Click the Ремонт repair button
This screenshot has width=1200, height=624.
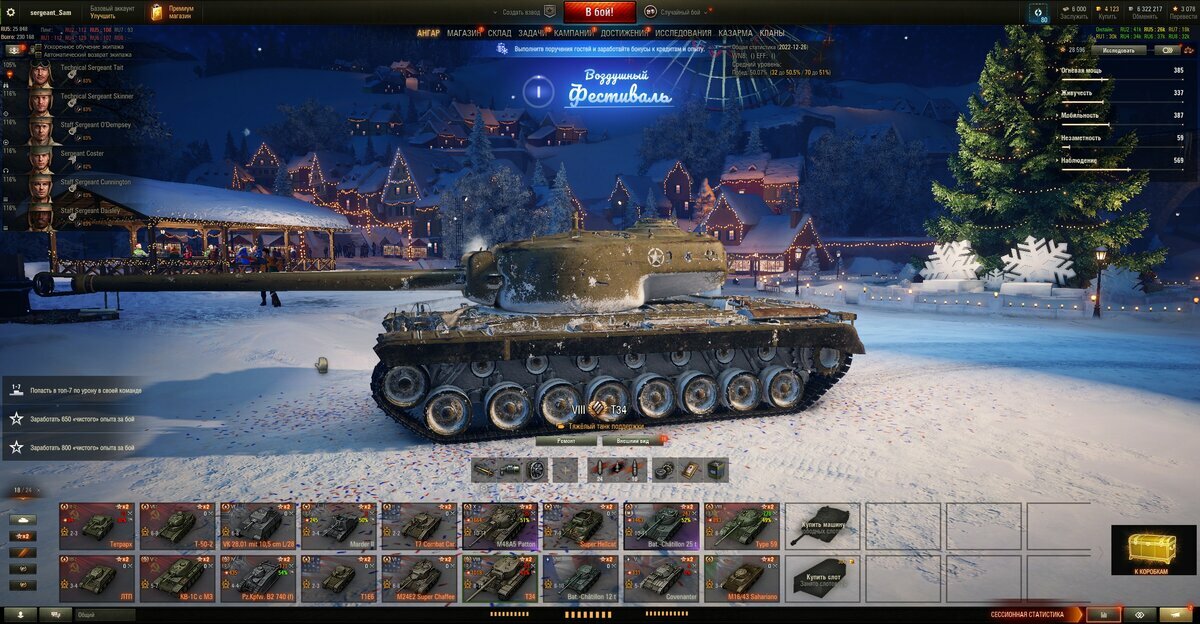pyautogui.click(x=565, y=440)
